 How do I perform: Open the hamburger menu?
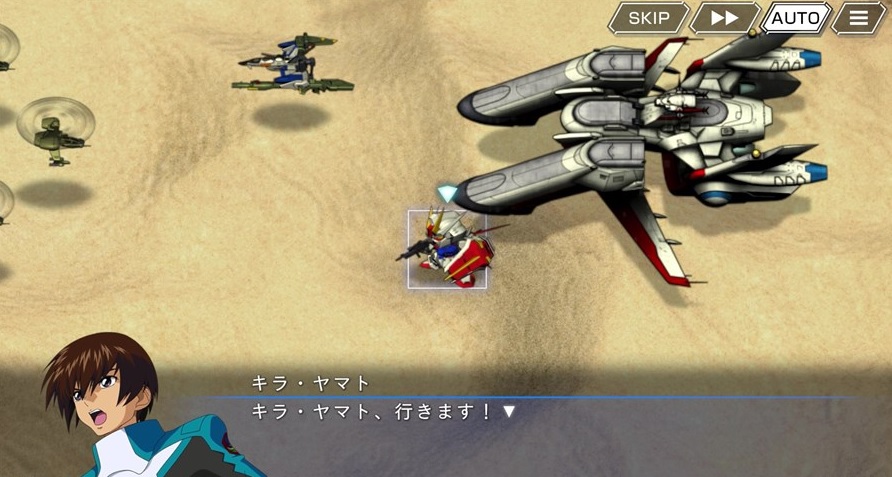tap(858, 18)
